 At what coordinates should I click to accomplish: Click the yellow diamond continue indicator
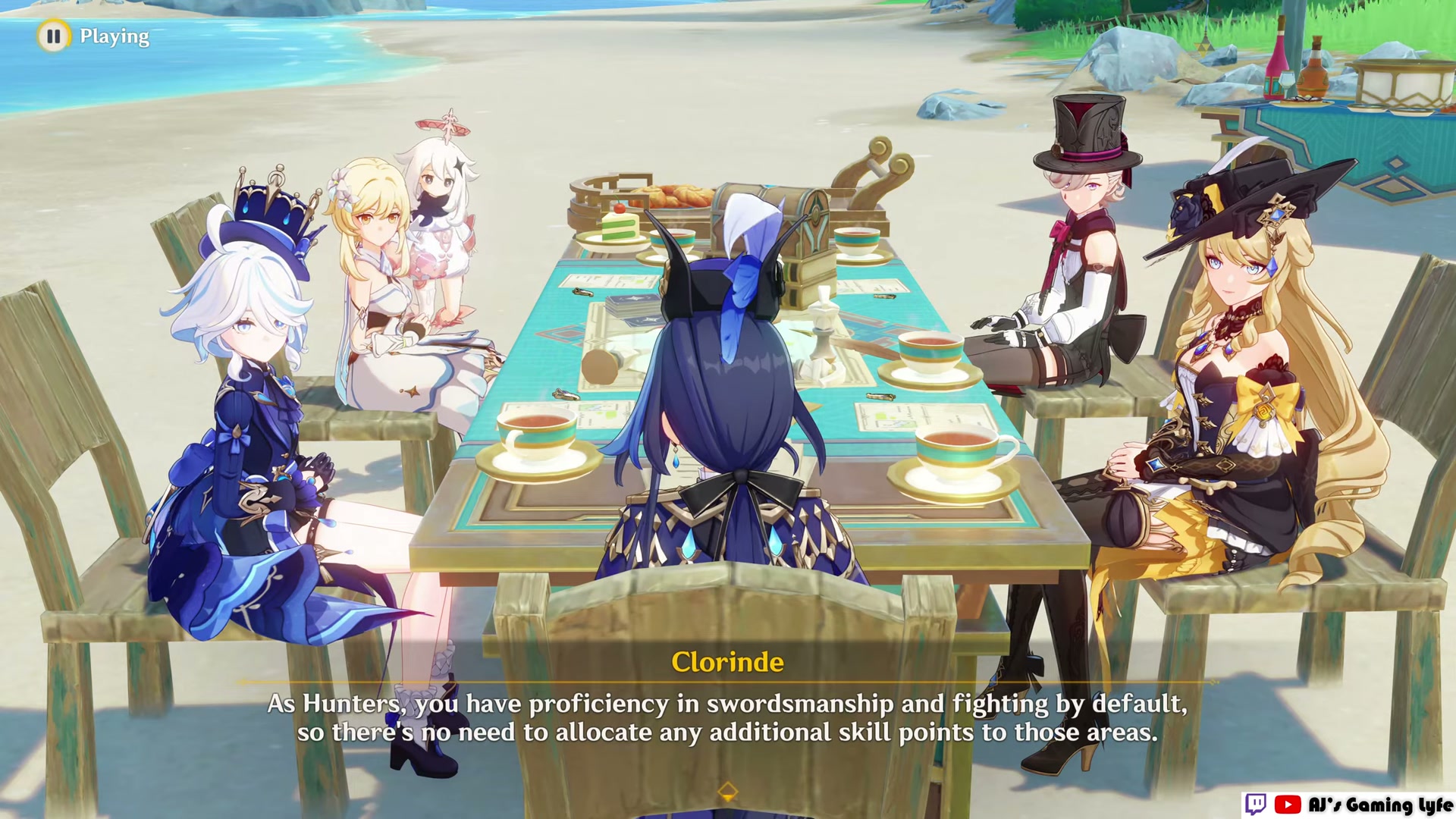[727, 791]
